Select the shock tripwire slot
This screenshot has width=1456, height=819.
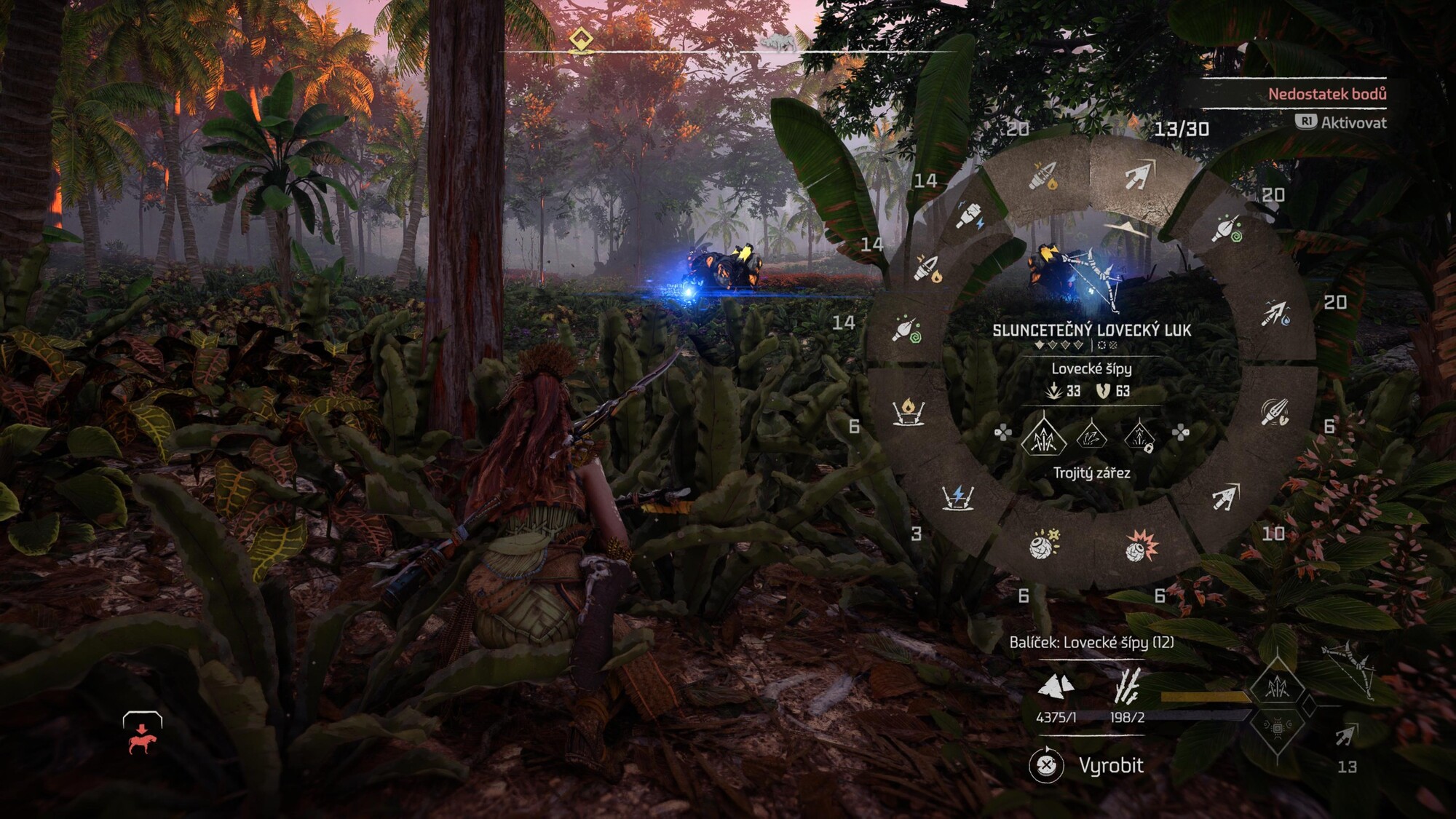pos(958,497)
